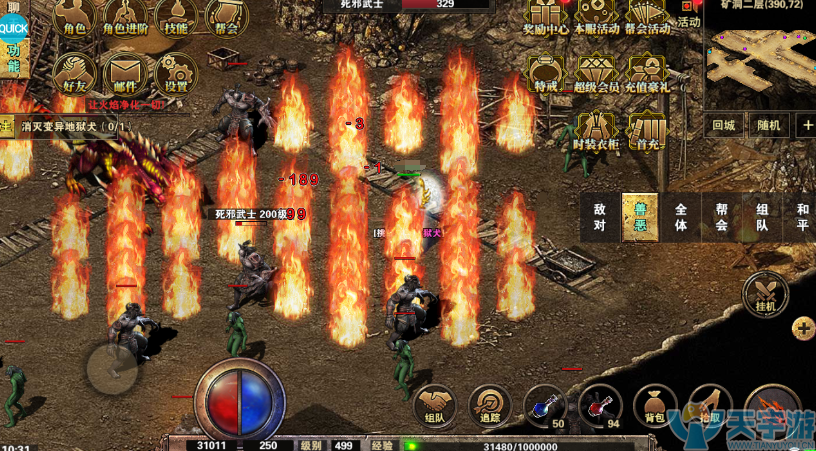Click the 回城 return-to-town button

coord(724,125)
